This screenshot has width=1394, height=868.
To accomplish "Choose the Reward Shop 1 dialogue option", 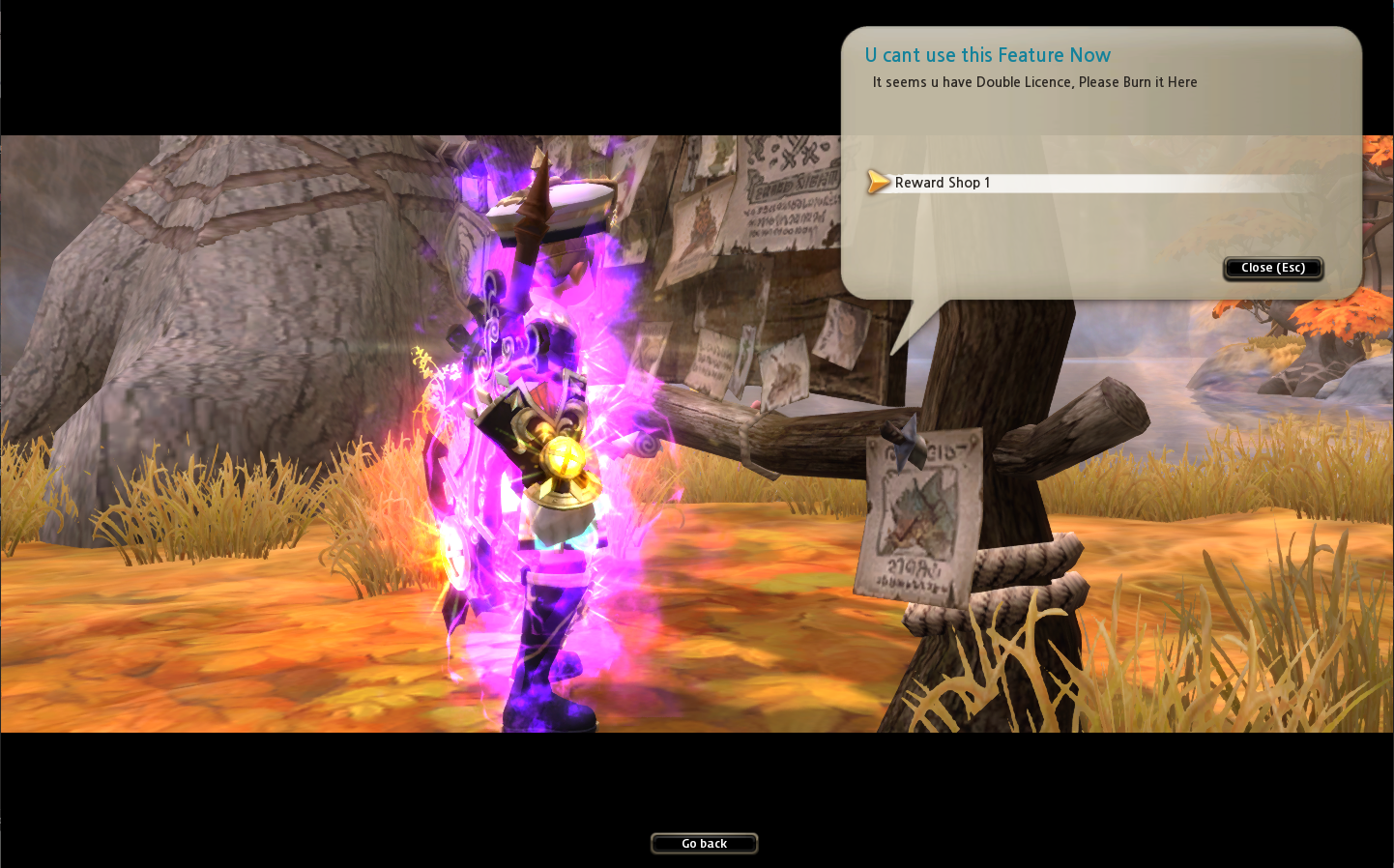I will pos(943,183).
